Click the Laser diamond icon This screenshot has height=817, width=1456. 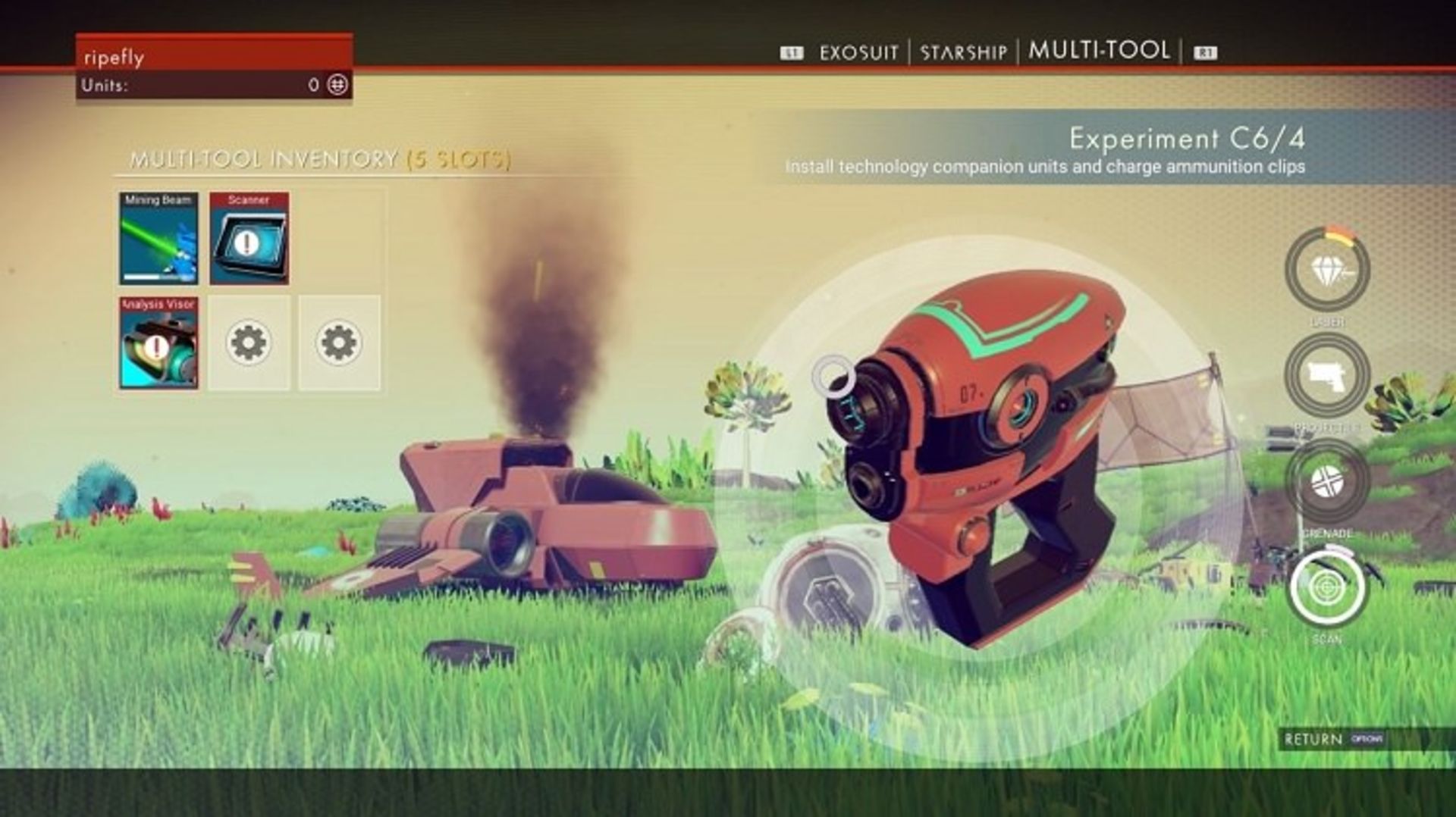coord(1326,271)
